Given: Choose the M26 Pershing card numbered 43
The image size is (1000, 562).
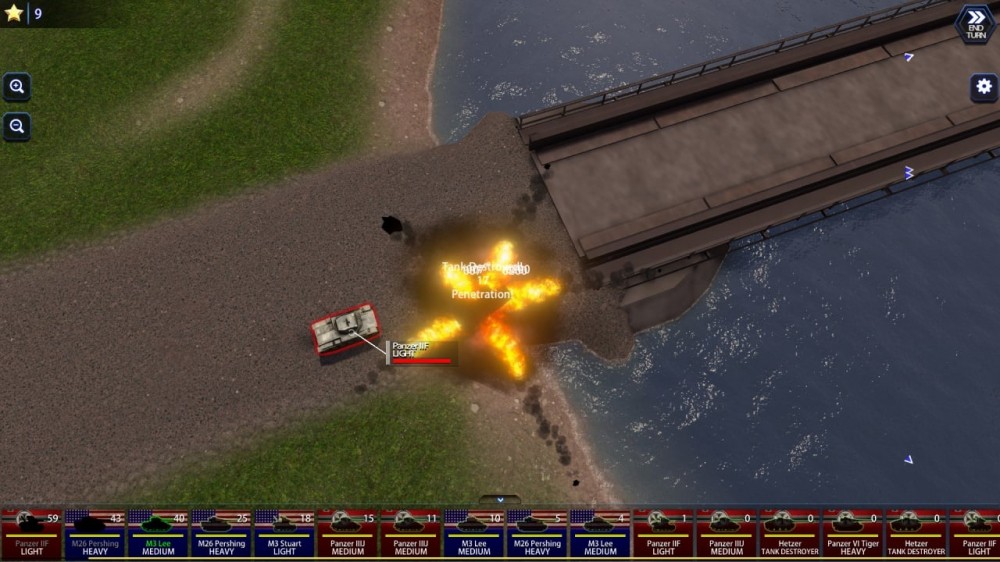Looking at the screenshot, I should (95, 534).
